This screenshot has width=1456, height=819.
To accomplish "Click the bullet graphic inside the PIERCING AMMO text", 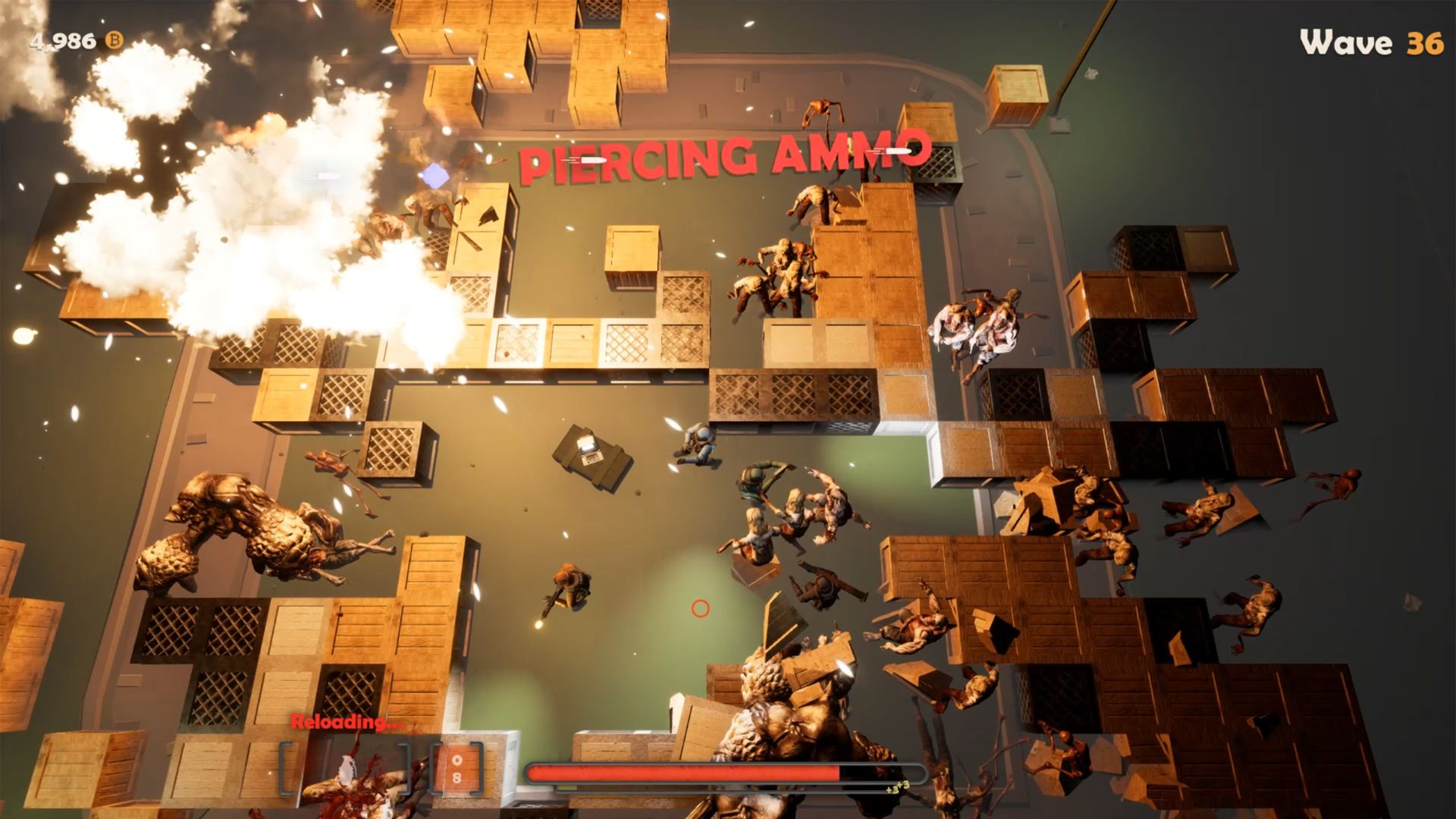I will coord(593,162).
